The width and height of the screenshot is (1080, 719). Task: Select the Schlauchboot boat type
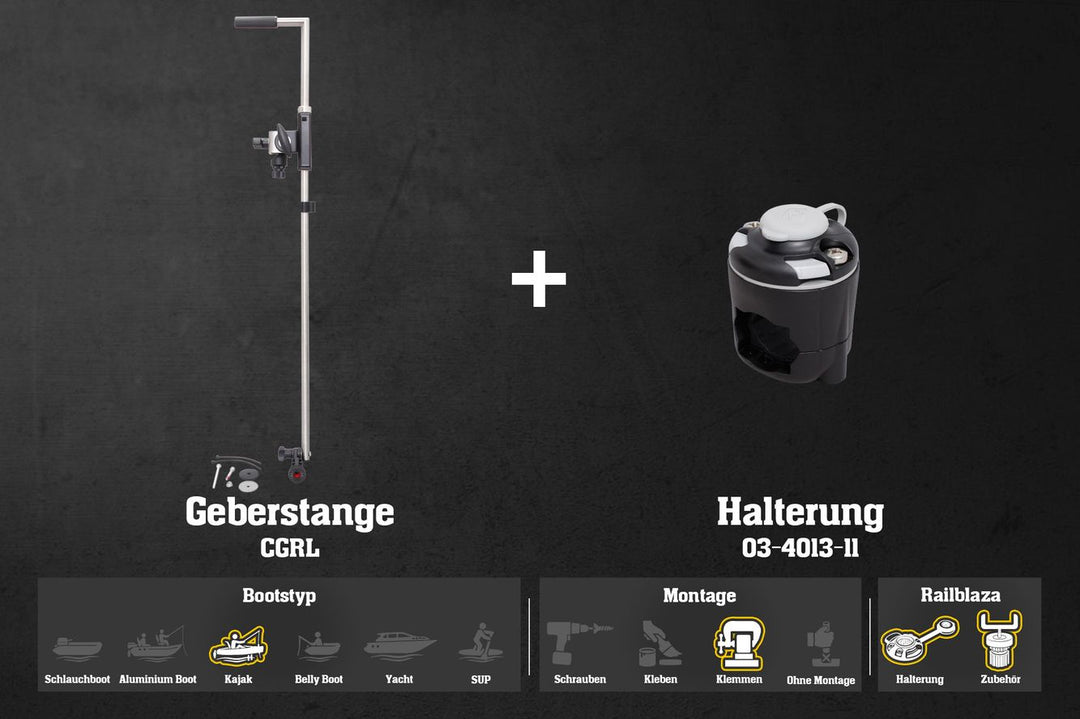pos(77,646)
